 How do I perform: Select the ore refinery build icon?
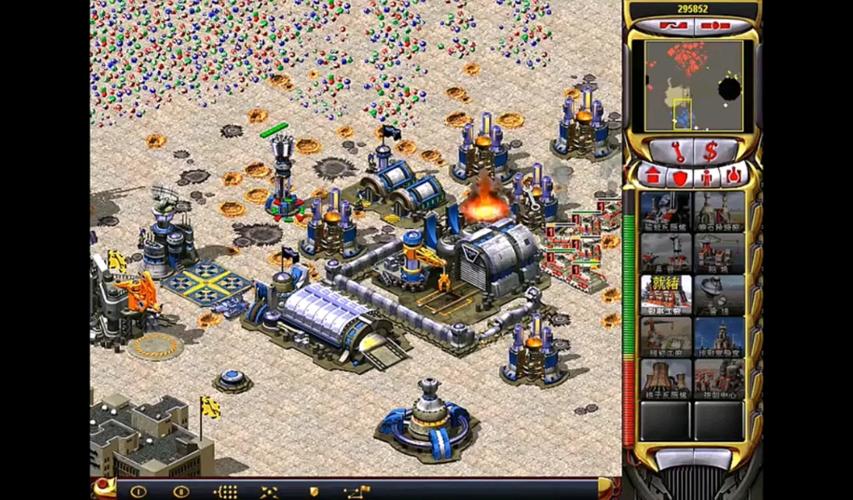720,211
